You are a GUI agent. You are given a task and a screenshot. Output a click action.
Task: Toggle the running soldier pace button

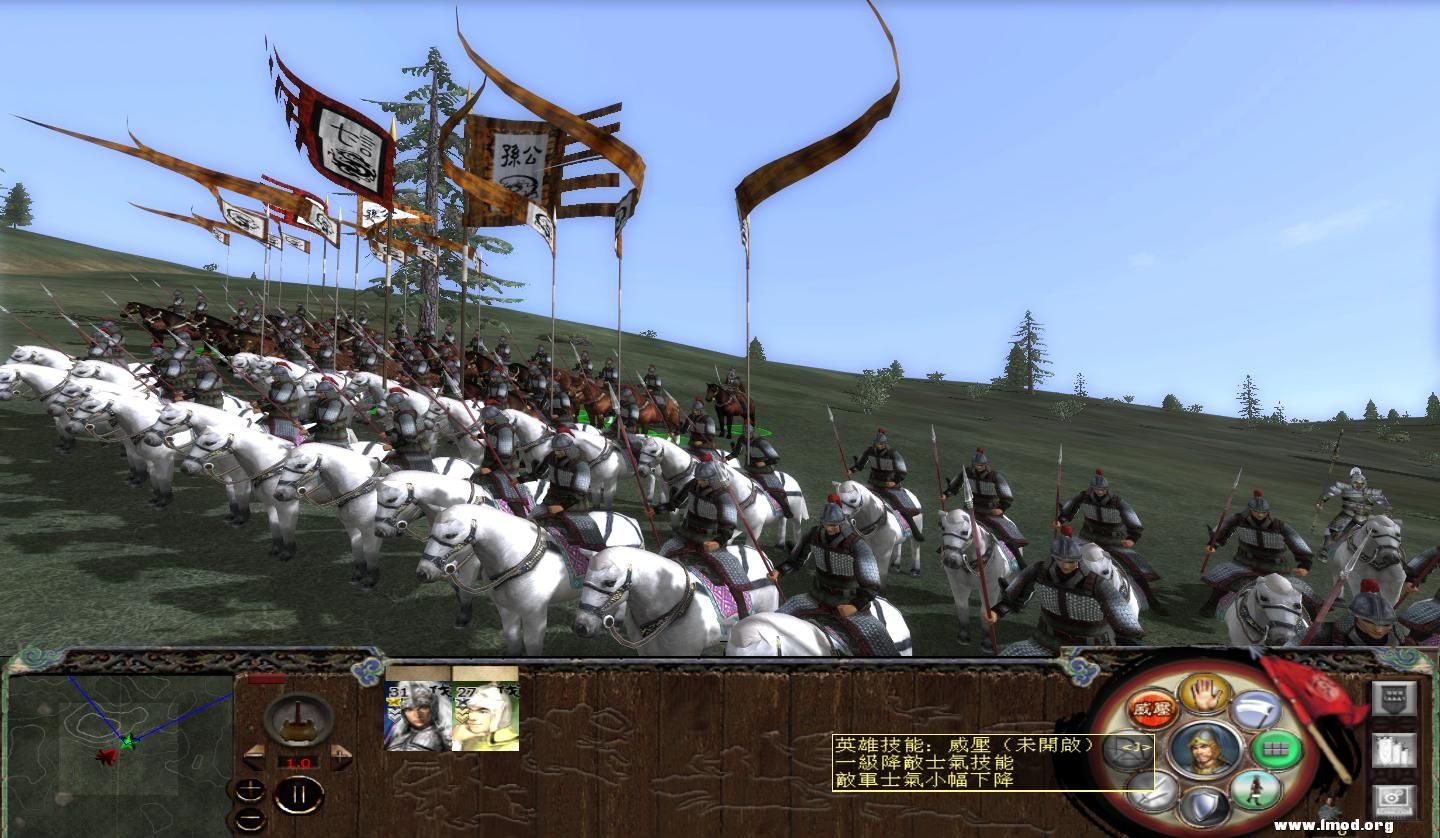1256,790
